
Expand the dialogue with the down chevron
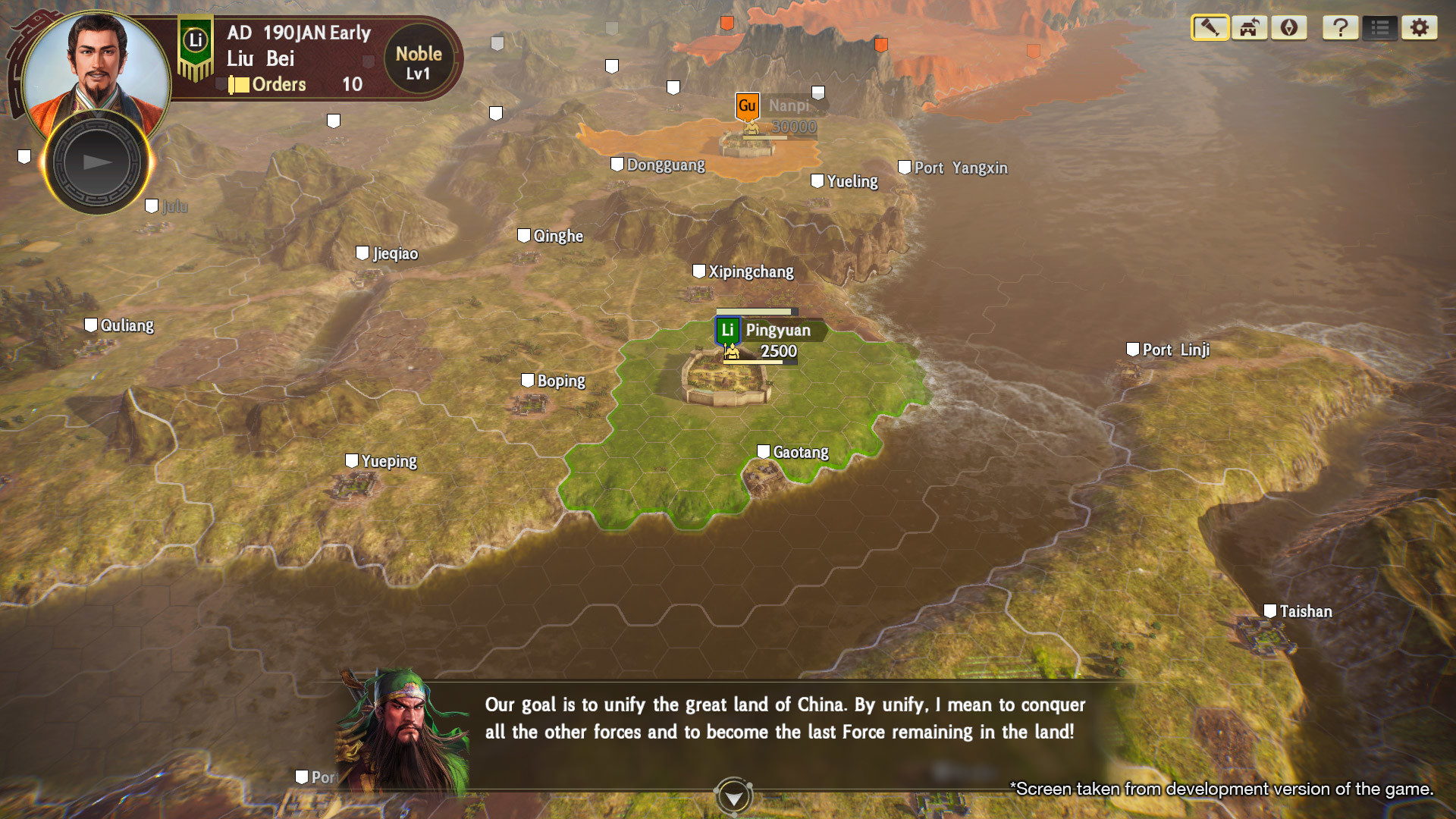[733, 796]
